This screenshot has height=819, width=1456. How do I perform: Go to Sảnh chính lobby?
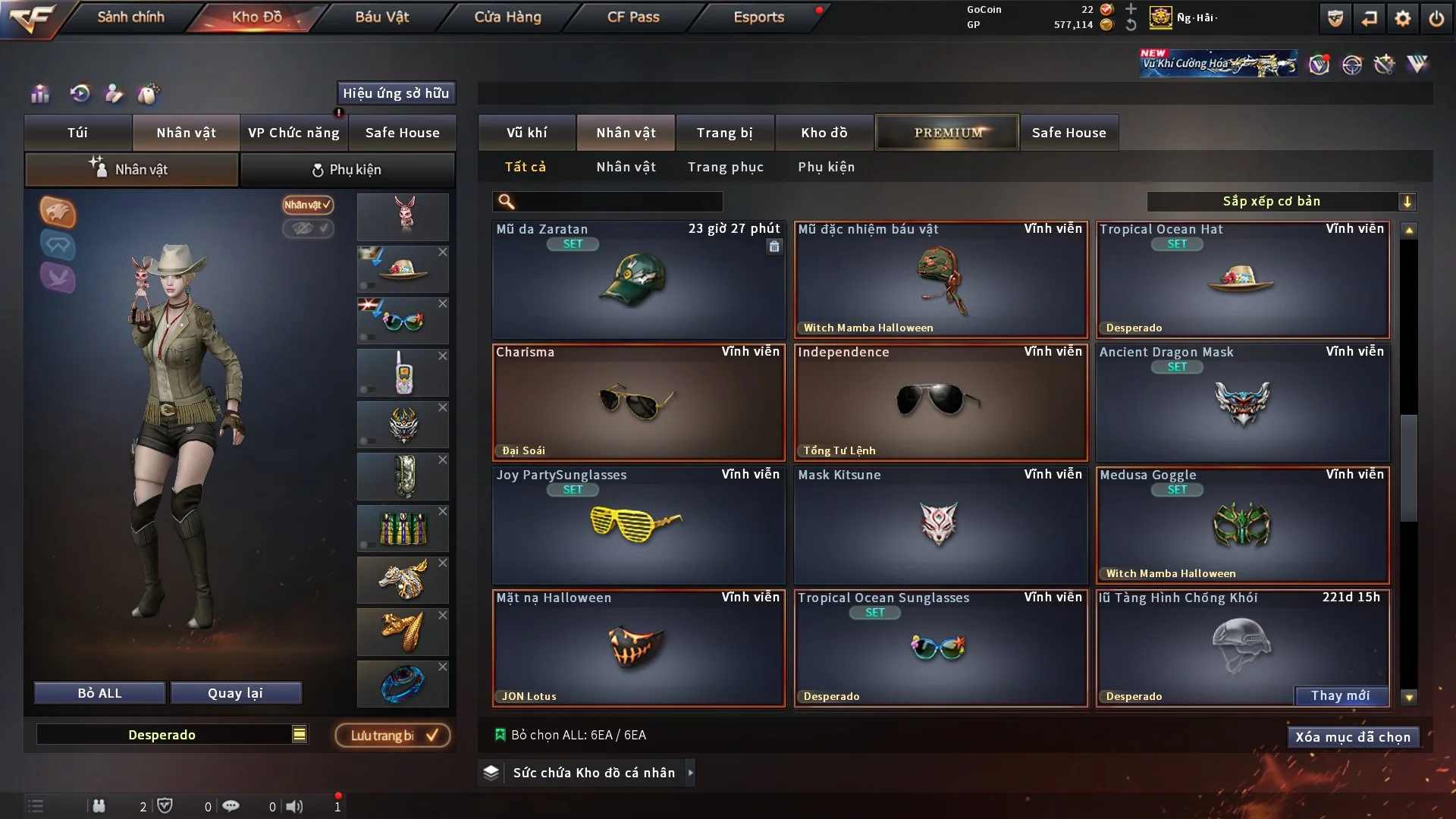130,17
